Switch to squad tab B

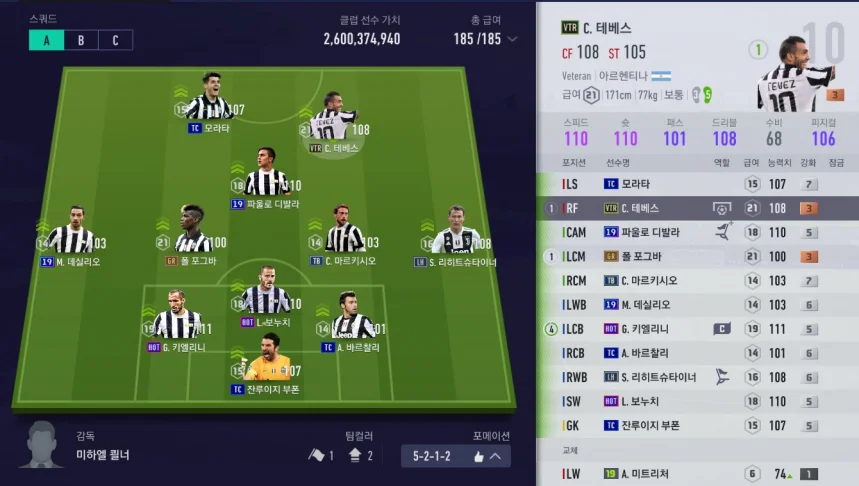(81, 40)
